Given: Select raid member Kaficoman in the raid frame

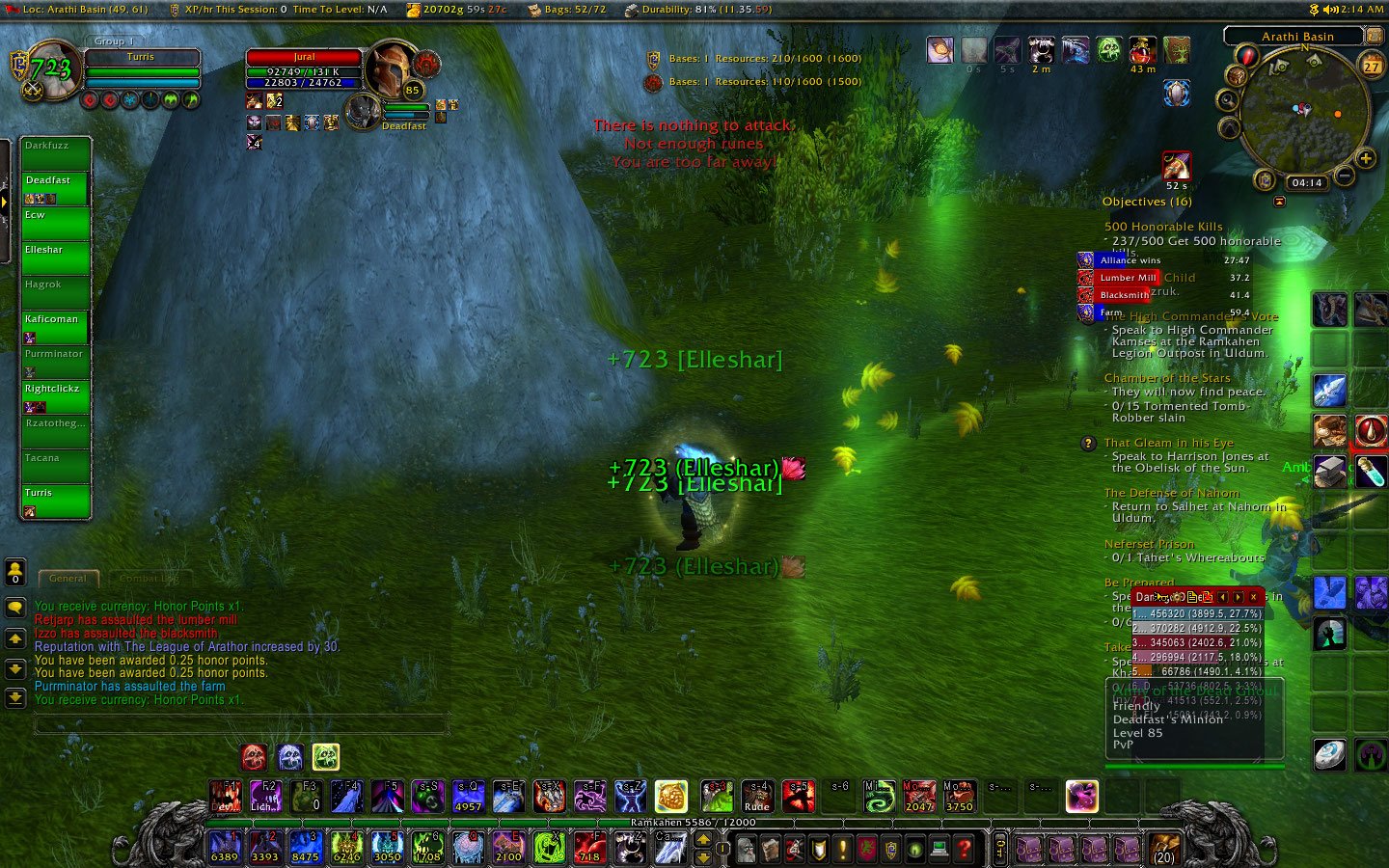Looking at the screenshot, I should pyautogui.click(x=56, y=327).
